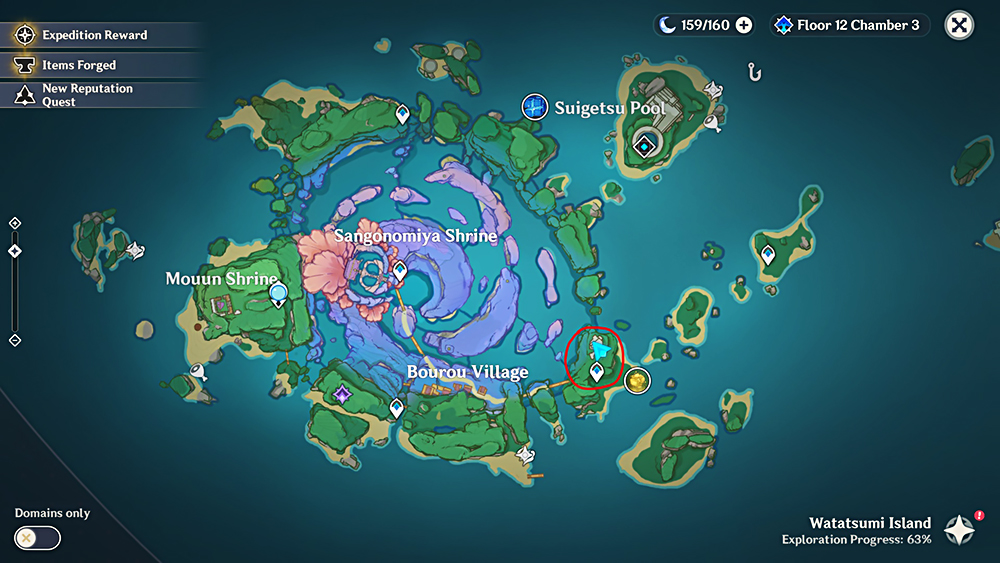Click the zoom-in diamond above the zoom slider
1000x563 pixels.
pyautogui.click(x=14, y=223)
